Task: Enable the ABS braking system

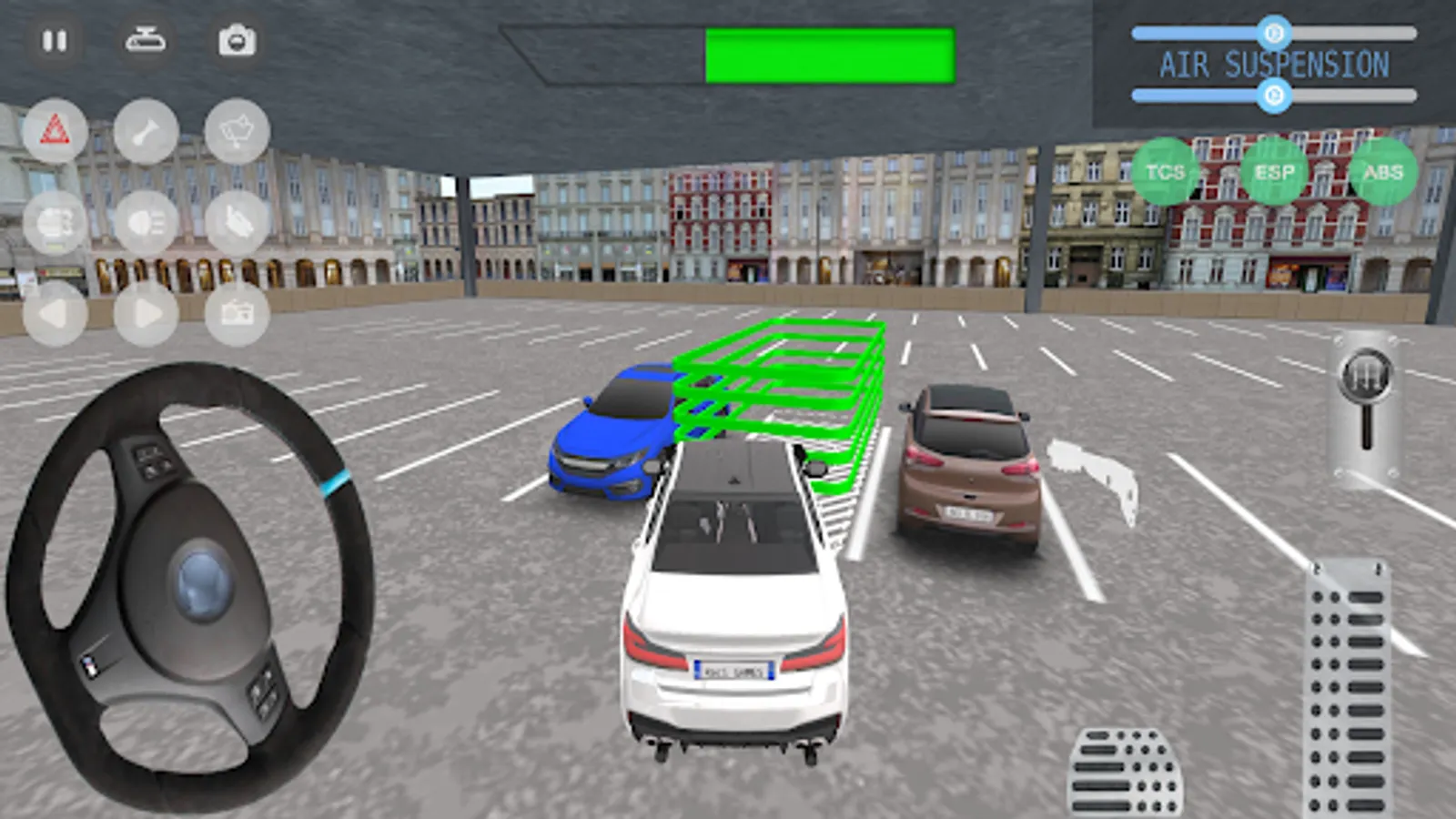Action: (1381, 169)
